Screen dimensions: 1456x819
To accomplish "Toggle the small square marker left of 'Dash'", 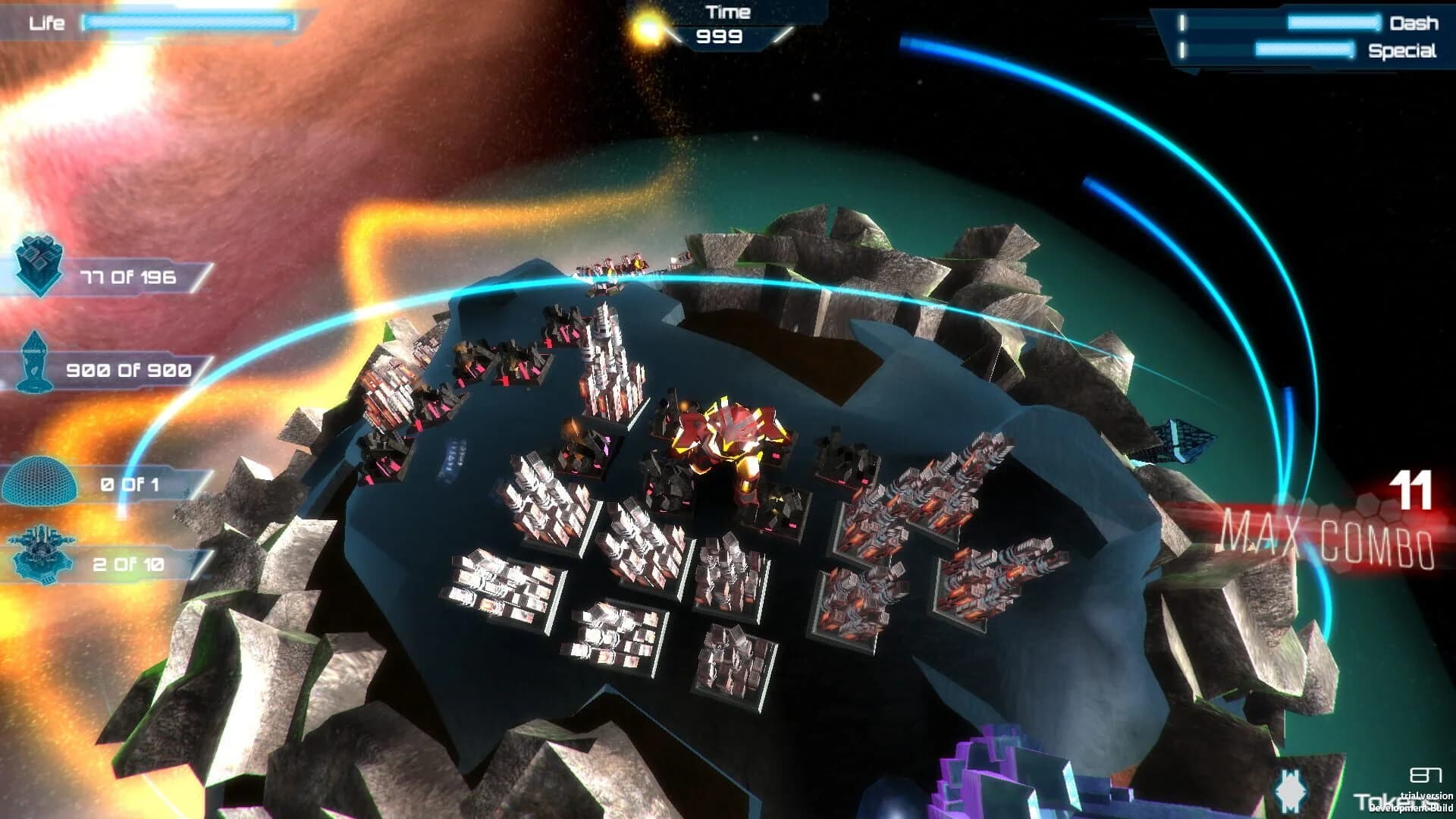I will [x=1181, y=23].
